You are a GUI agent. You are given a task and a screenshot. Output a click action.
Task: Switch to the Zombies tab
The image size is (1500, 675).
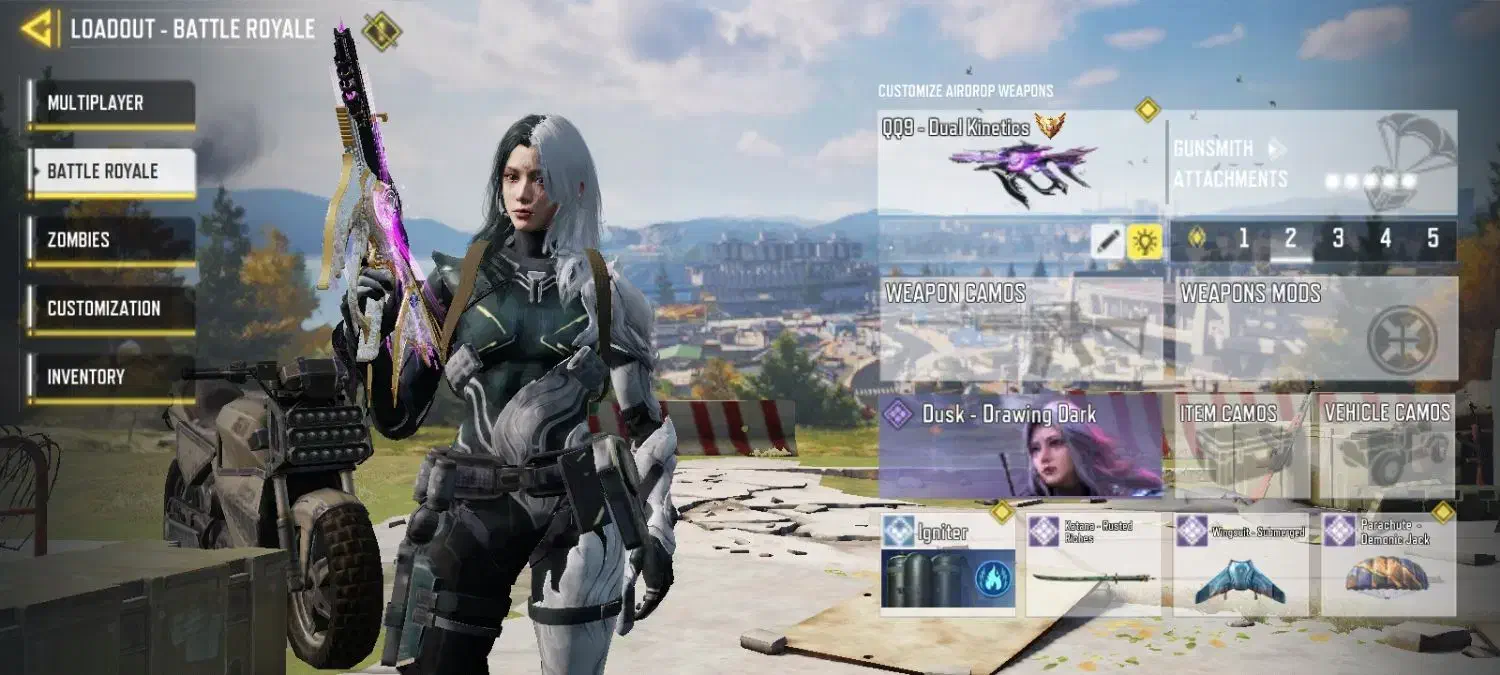coord(110,240)
